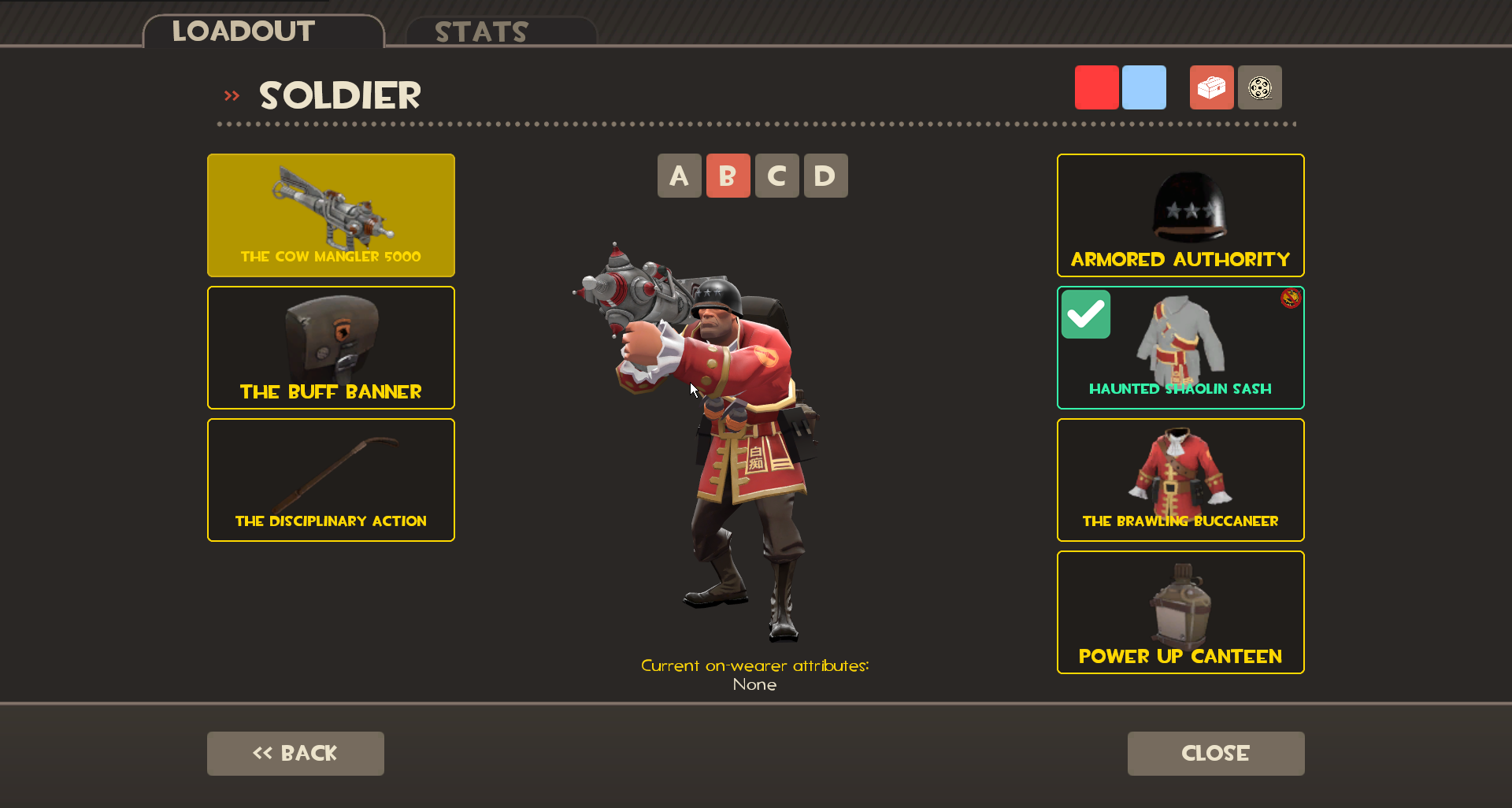The width and height of the screenshot is (1512, 808).
Task: Select the Power Up Canteen action slot
Action: (1180, 613)
